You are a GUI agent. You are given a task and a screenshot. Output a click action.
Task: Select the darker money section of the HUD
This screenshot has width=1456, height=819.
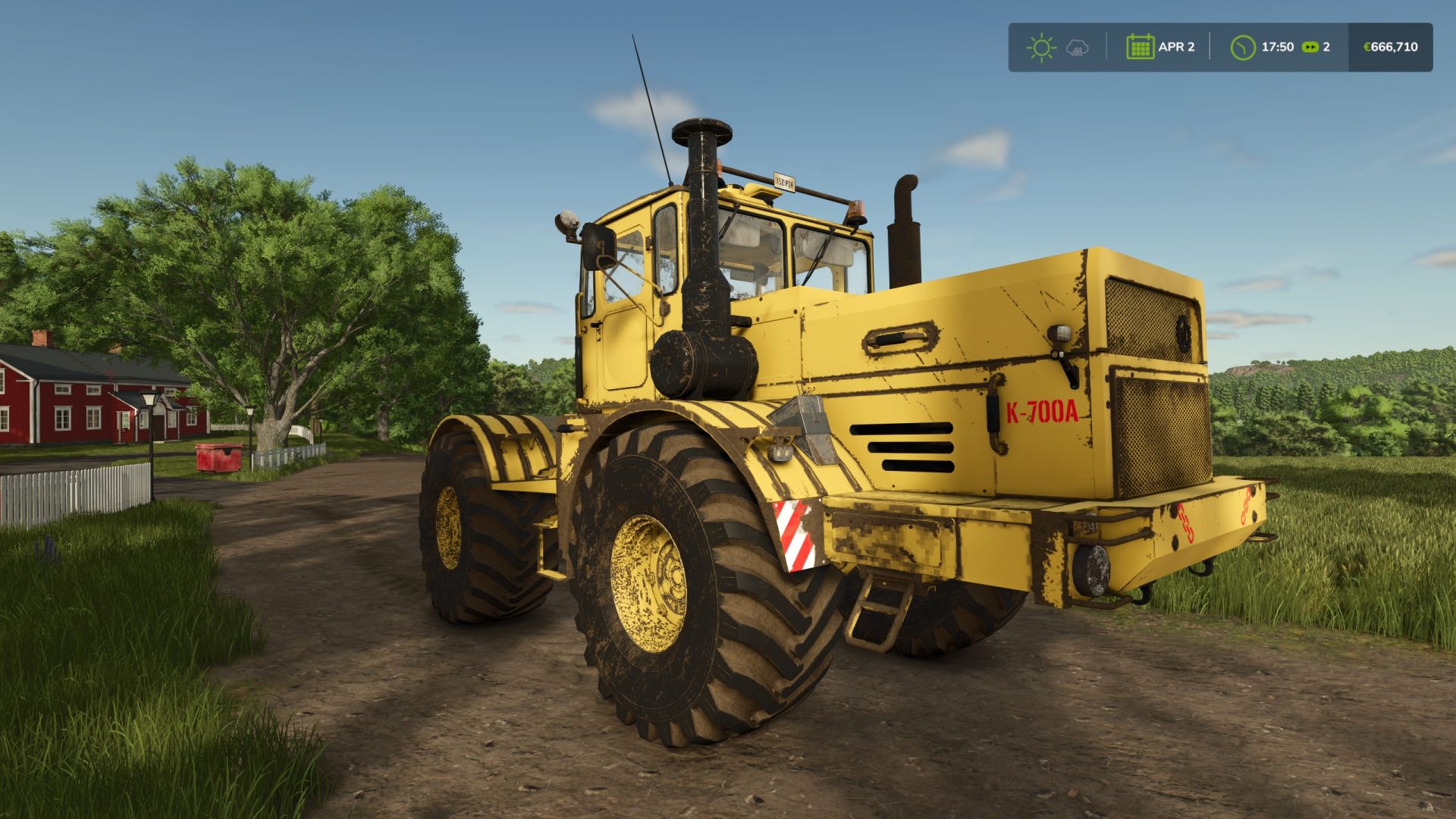tap(1392, 46)
